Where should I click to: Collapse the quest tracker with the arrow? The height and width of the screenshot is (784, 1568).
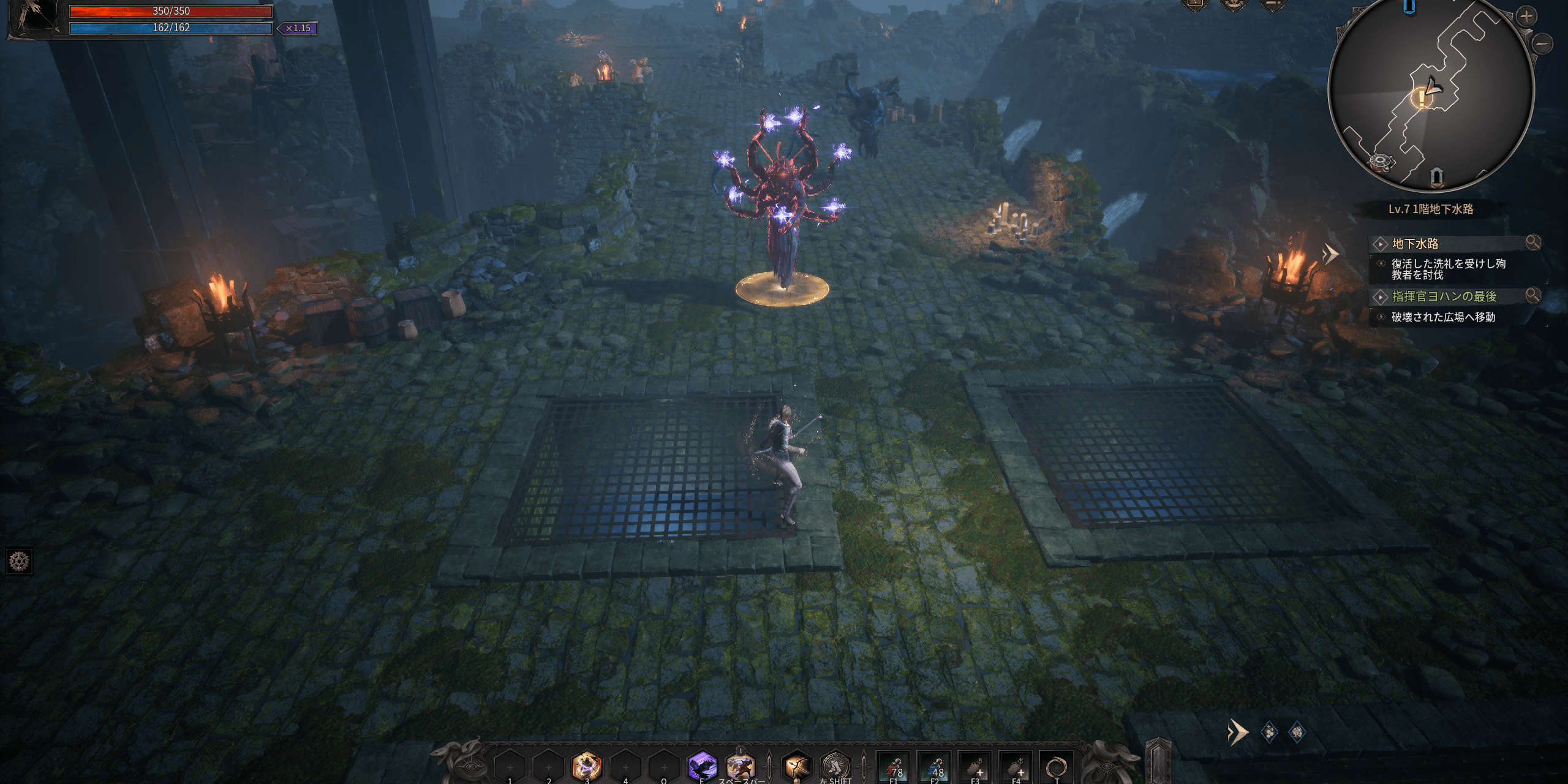1330,253
